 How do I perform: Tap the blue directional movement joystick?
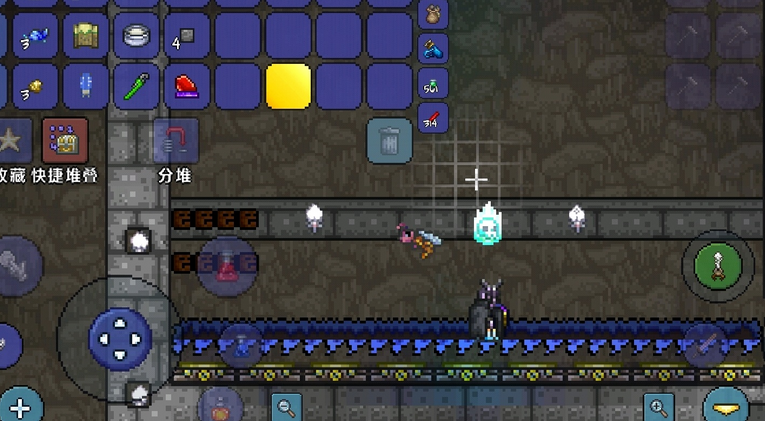[x=119, y=337]
